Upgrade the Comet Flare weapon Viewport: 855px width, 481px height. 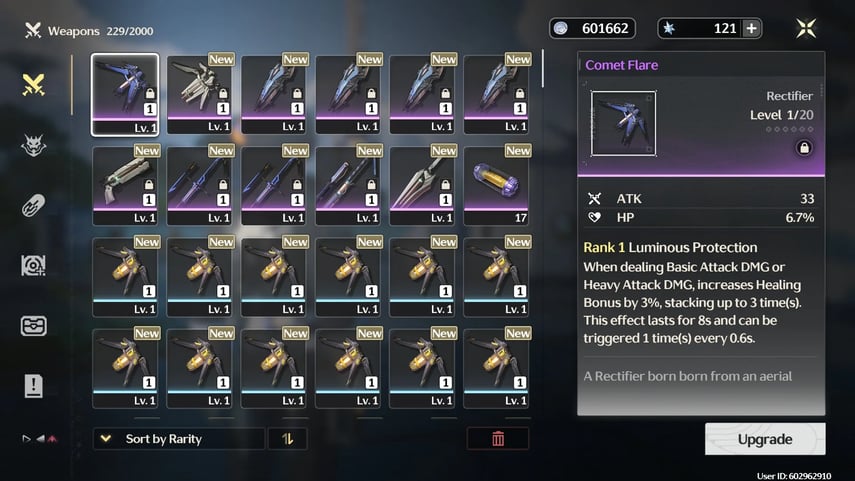click(x=765, y=439)
